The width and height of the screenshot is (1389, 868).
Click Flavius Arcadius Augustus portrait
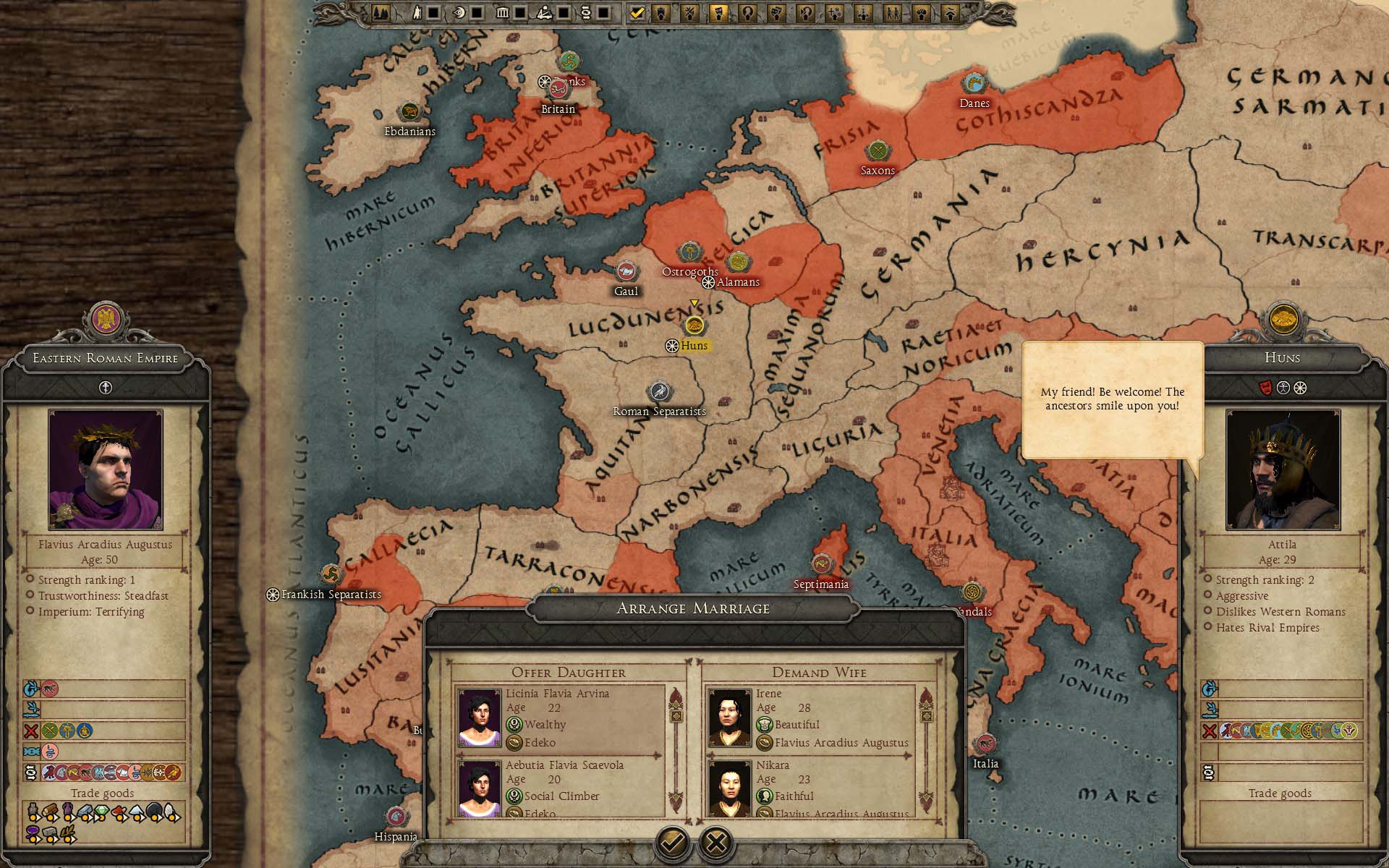106,469
